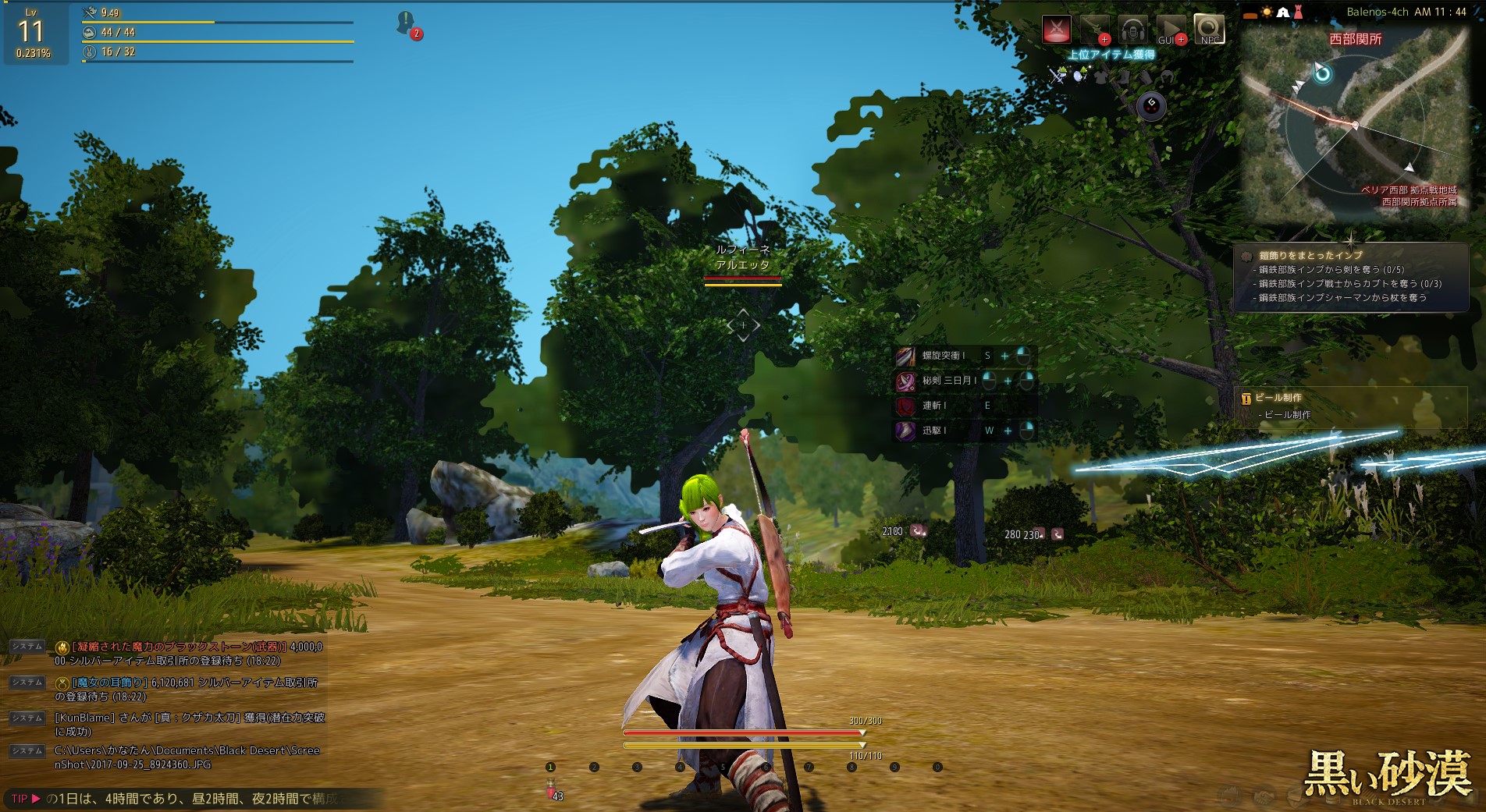Click the weapon upgrade icon under 上位アイテム獲得
Viewport: 1486px width, 812px height.
pos(1057,76)
